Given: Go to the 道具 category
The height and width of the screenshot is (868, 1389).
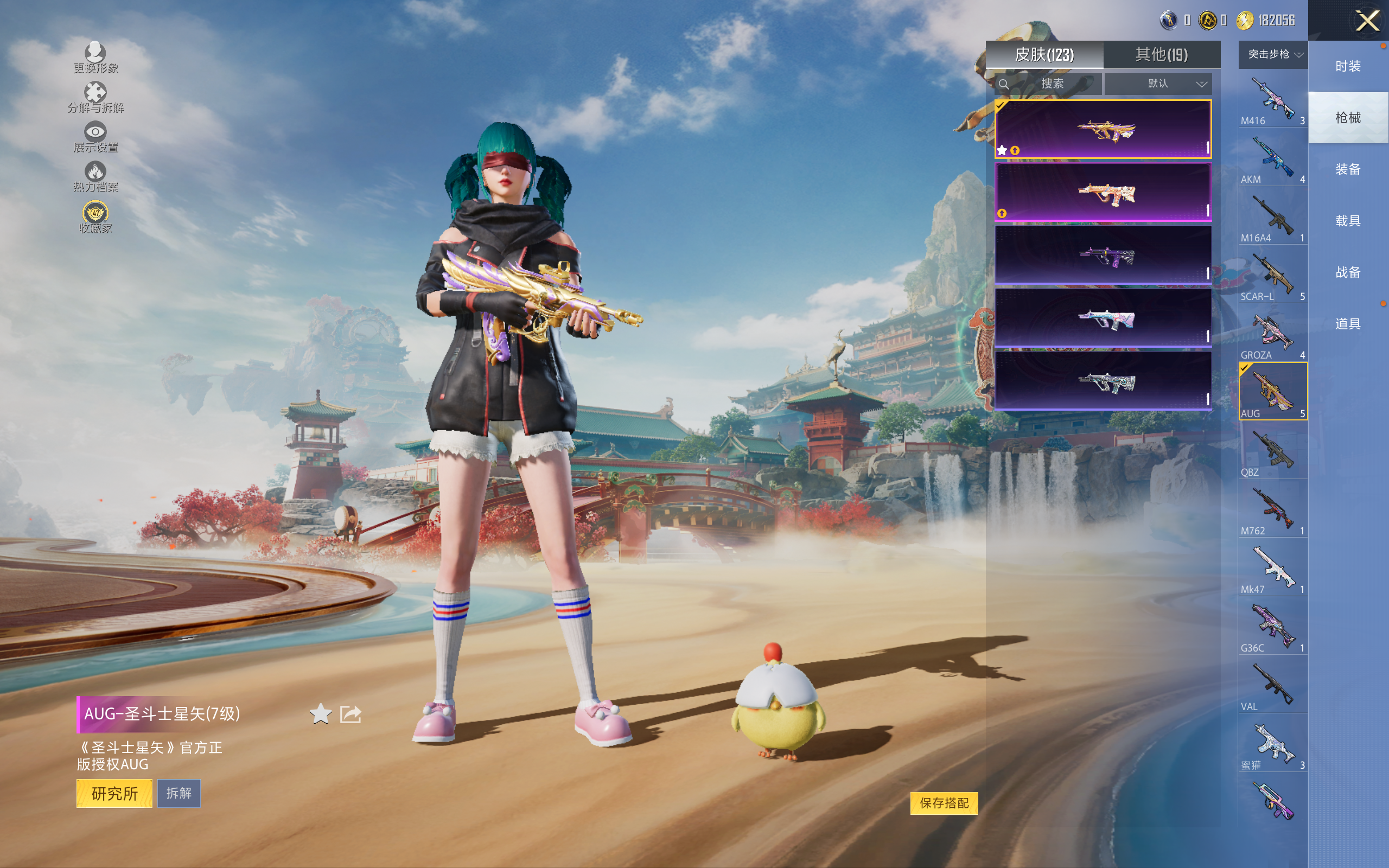Looking at the screenshot, I should (1347, 324).
